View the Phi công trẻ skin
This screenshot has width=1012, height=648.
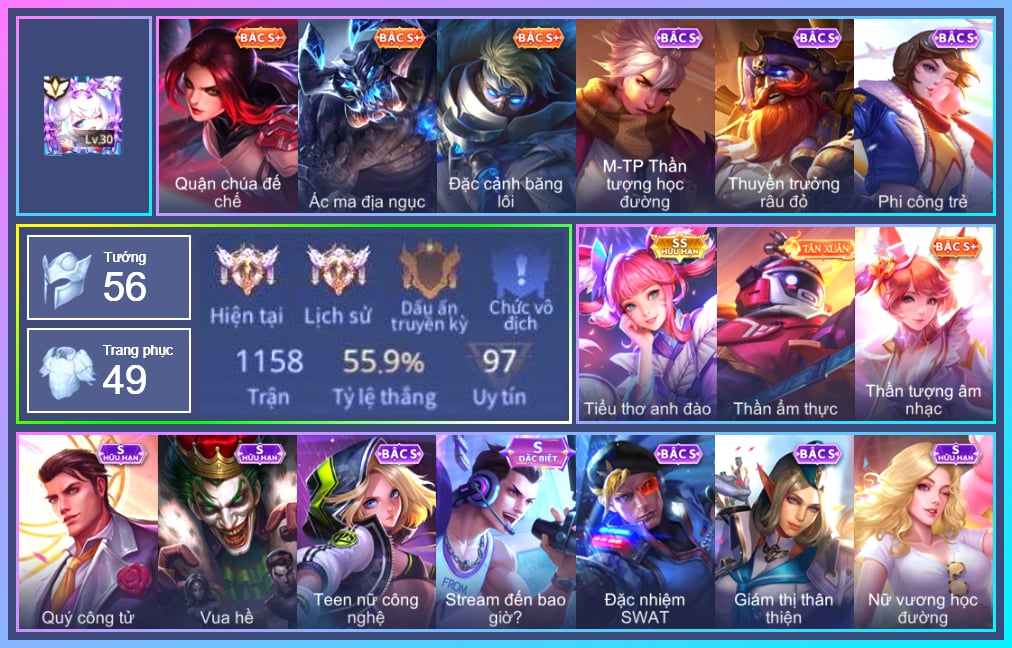(x=923, y=116)
